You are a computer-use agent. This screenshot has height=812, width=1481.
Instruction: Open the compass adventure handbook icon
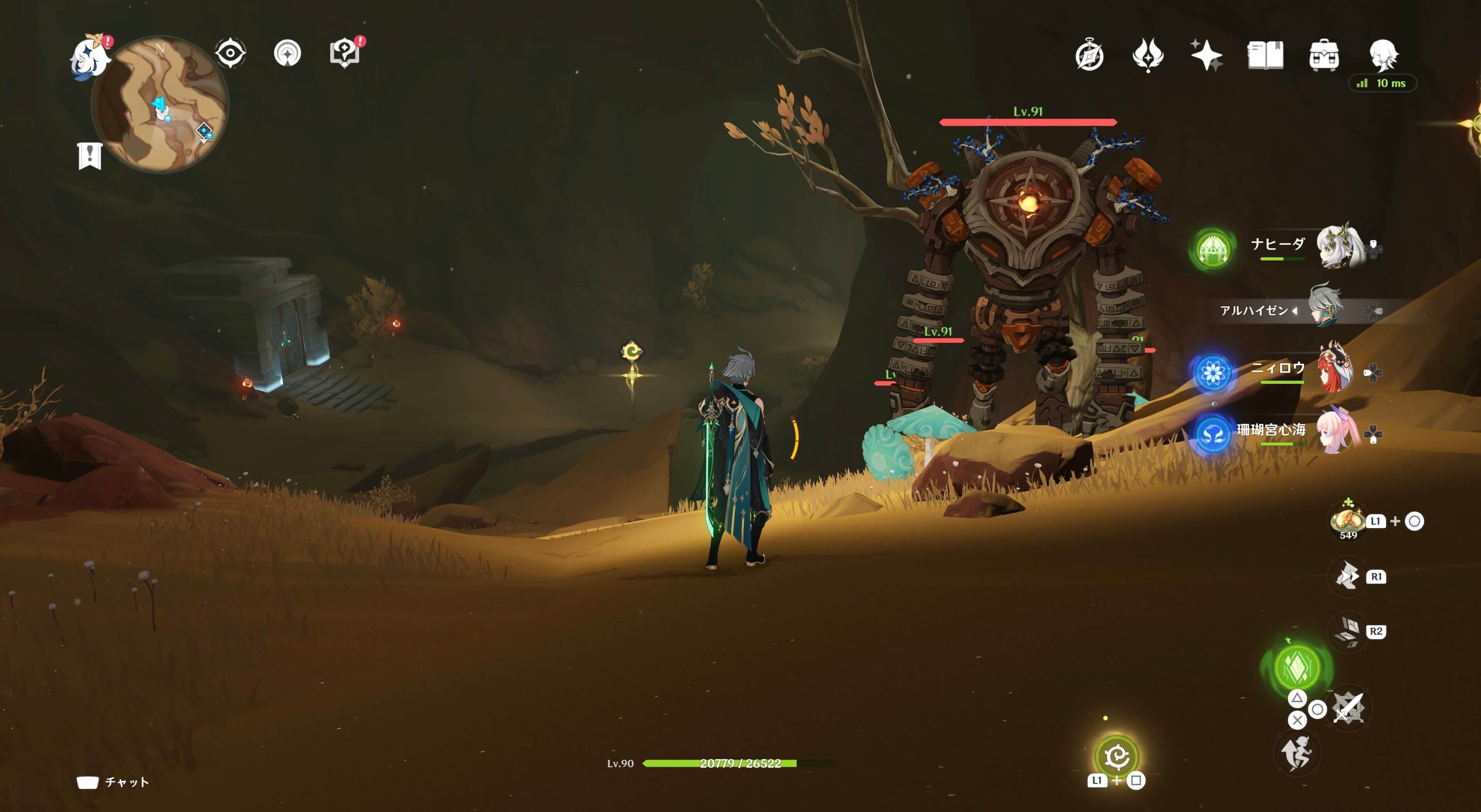[x=1090, y=56]
